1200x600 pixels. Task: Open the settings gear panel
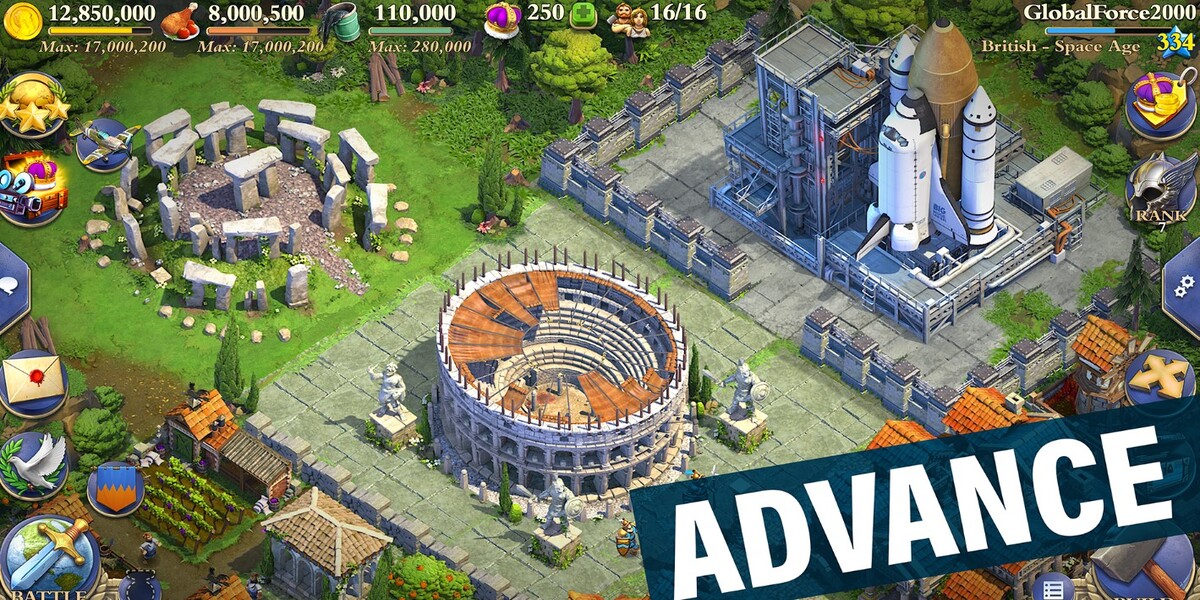click(x=1184, y=285)
